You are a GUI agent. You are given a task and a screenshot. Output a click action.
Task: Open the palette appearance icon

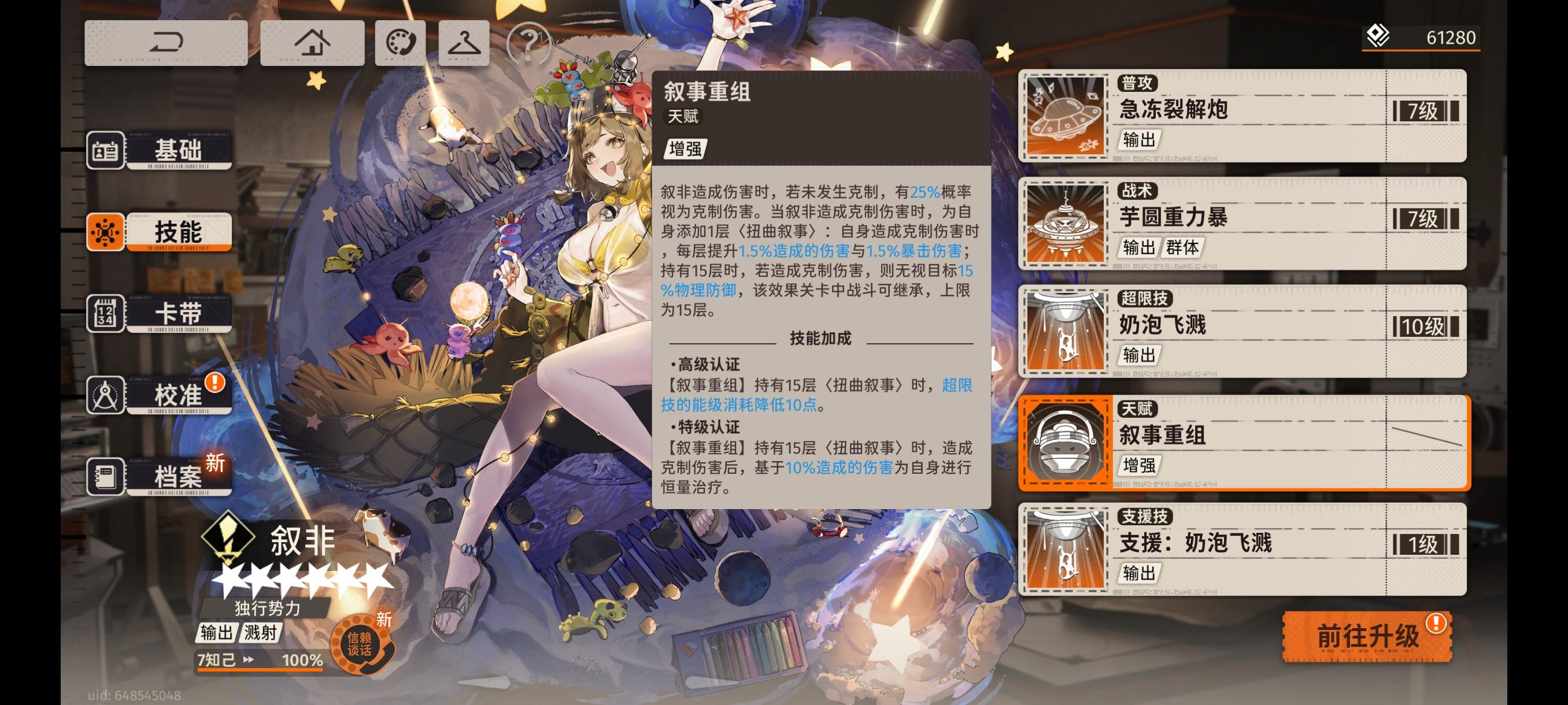[402, 42]
